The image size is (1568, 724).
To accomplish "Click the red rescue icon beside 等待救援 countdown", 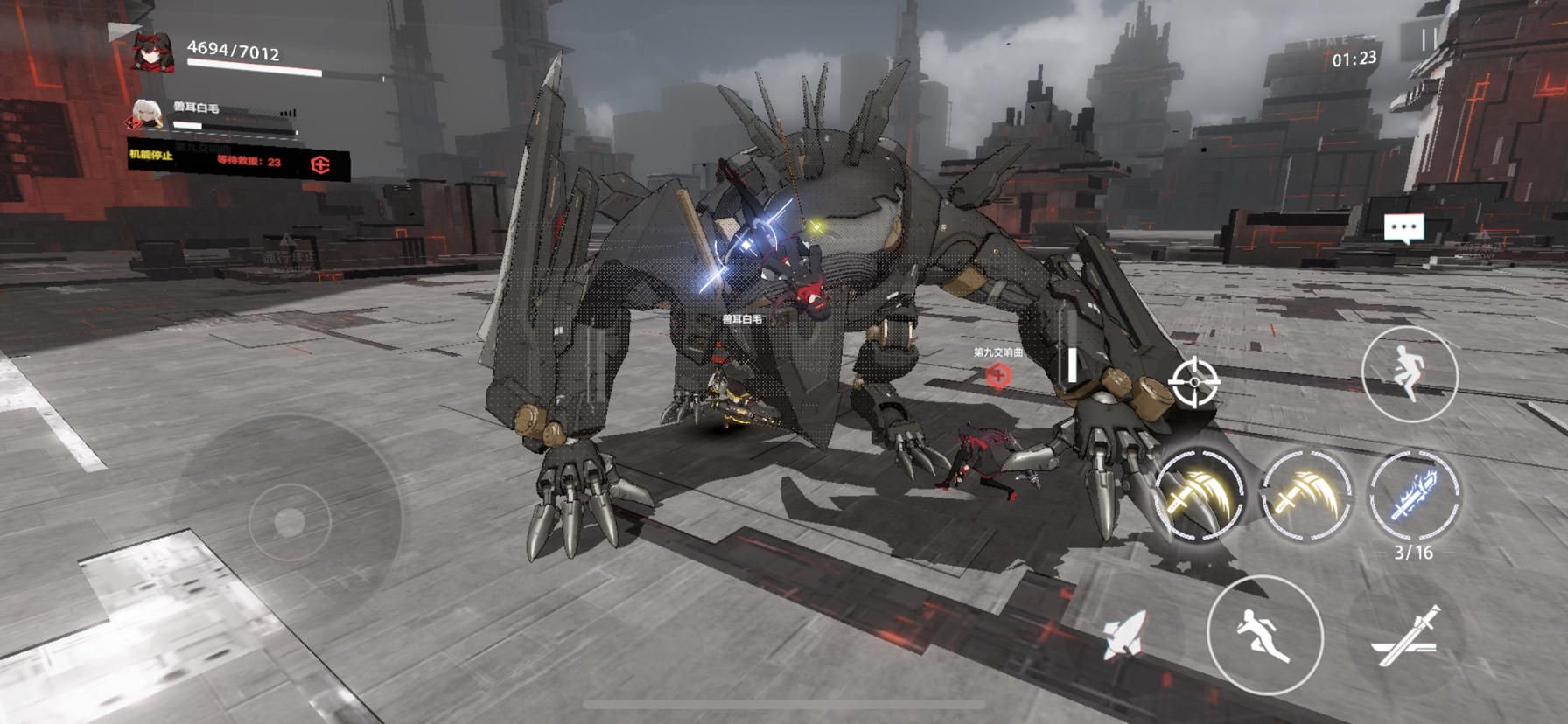I will tap(320, 164).
